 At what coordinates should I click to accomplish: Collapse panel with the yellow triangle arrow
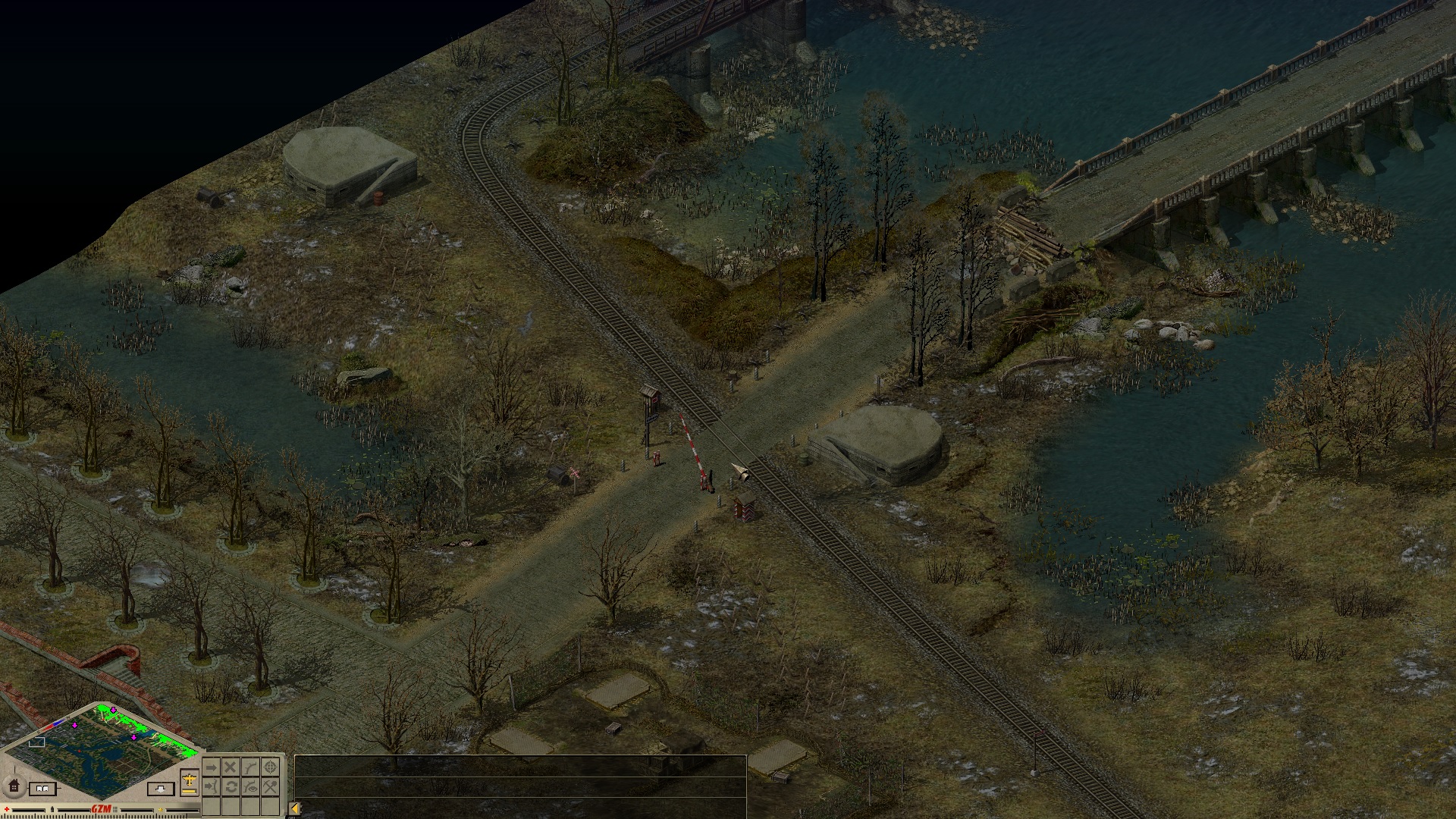(295, 809)
